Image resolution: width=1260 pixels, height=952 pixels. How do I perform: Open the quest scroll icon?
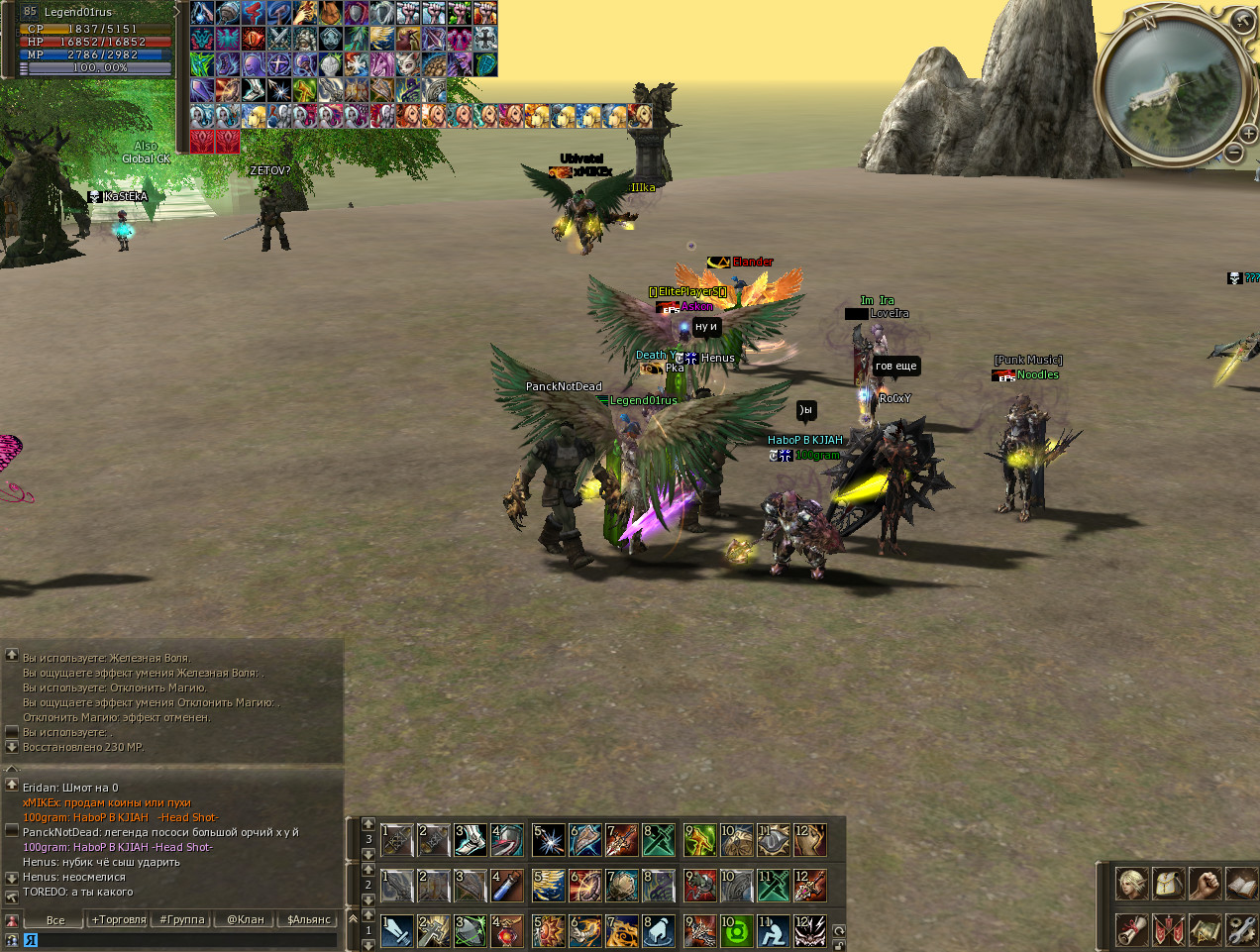1132,929
